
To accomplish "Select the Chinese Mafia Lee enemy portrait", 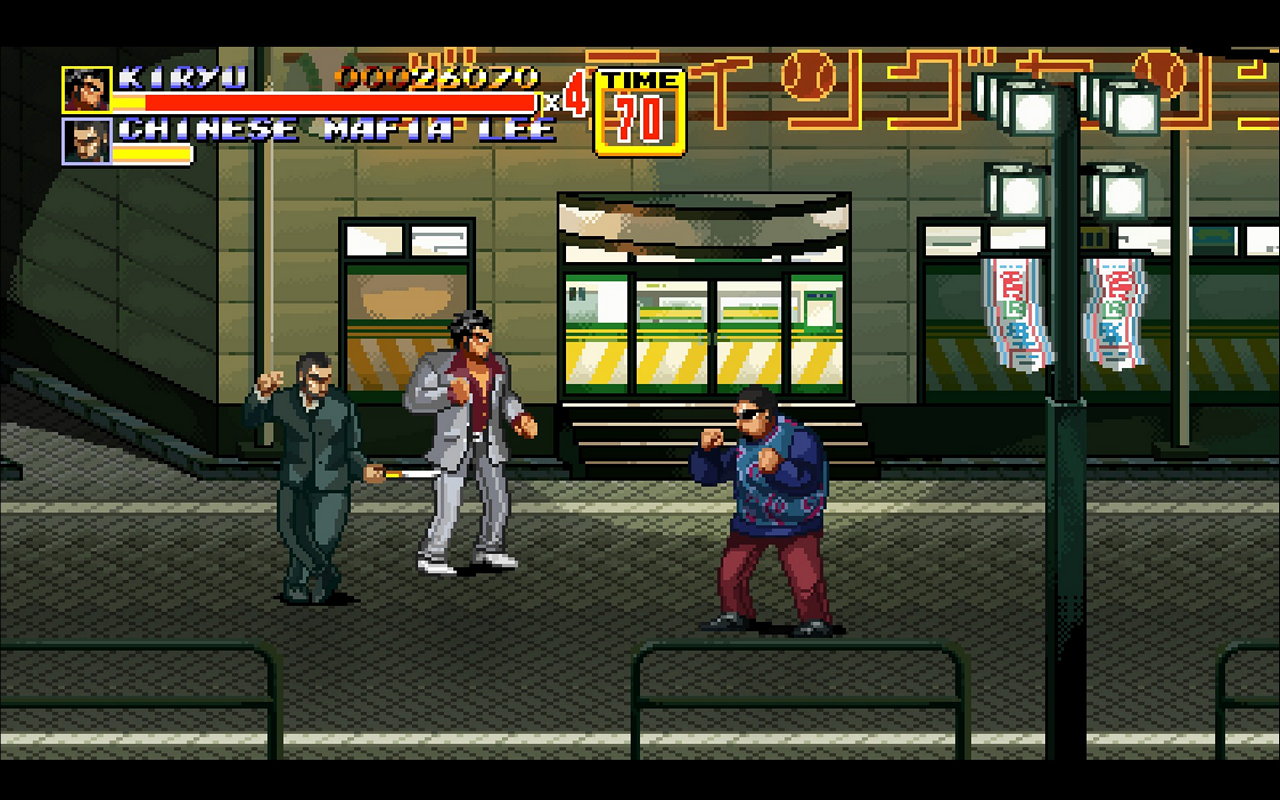I will tap(87, 141).
